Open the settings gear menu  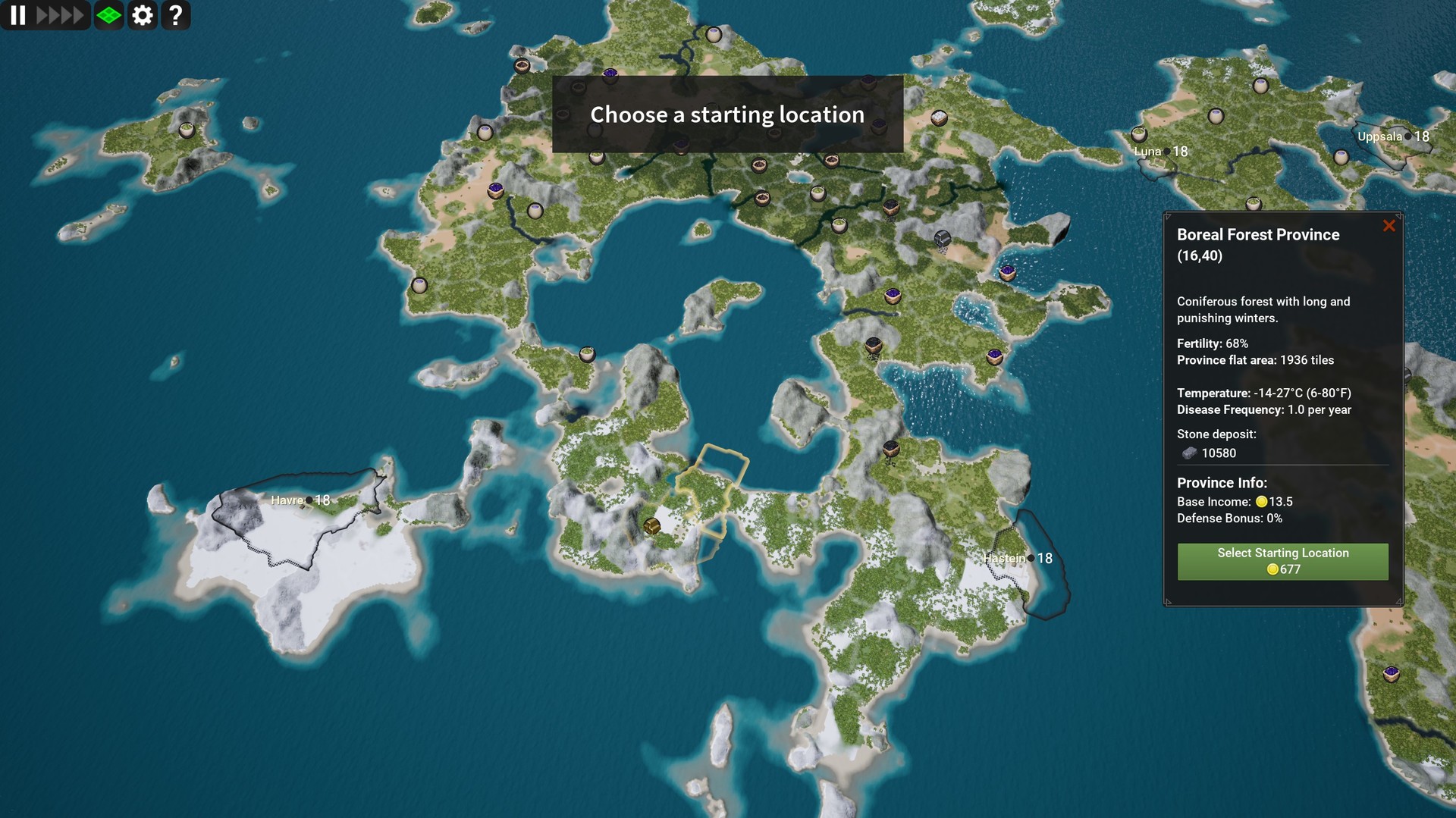tap(143, 15)
